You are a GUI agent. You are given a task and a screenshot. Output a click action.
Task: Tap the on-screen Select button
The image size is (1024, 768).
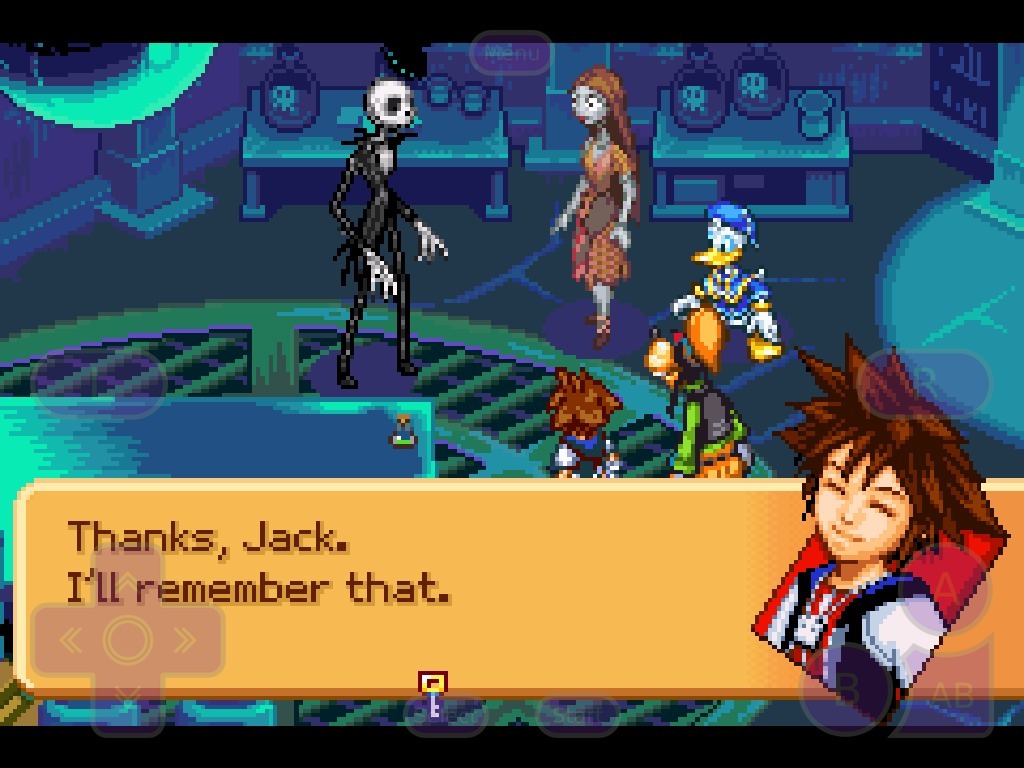pyautogui.click(x=446, y=713)
